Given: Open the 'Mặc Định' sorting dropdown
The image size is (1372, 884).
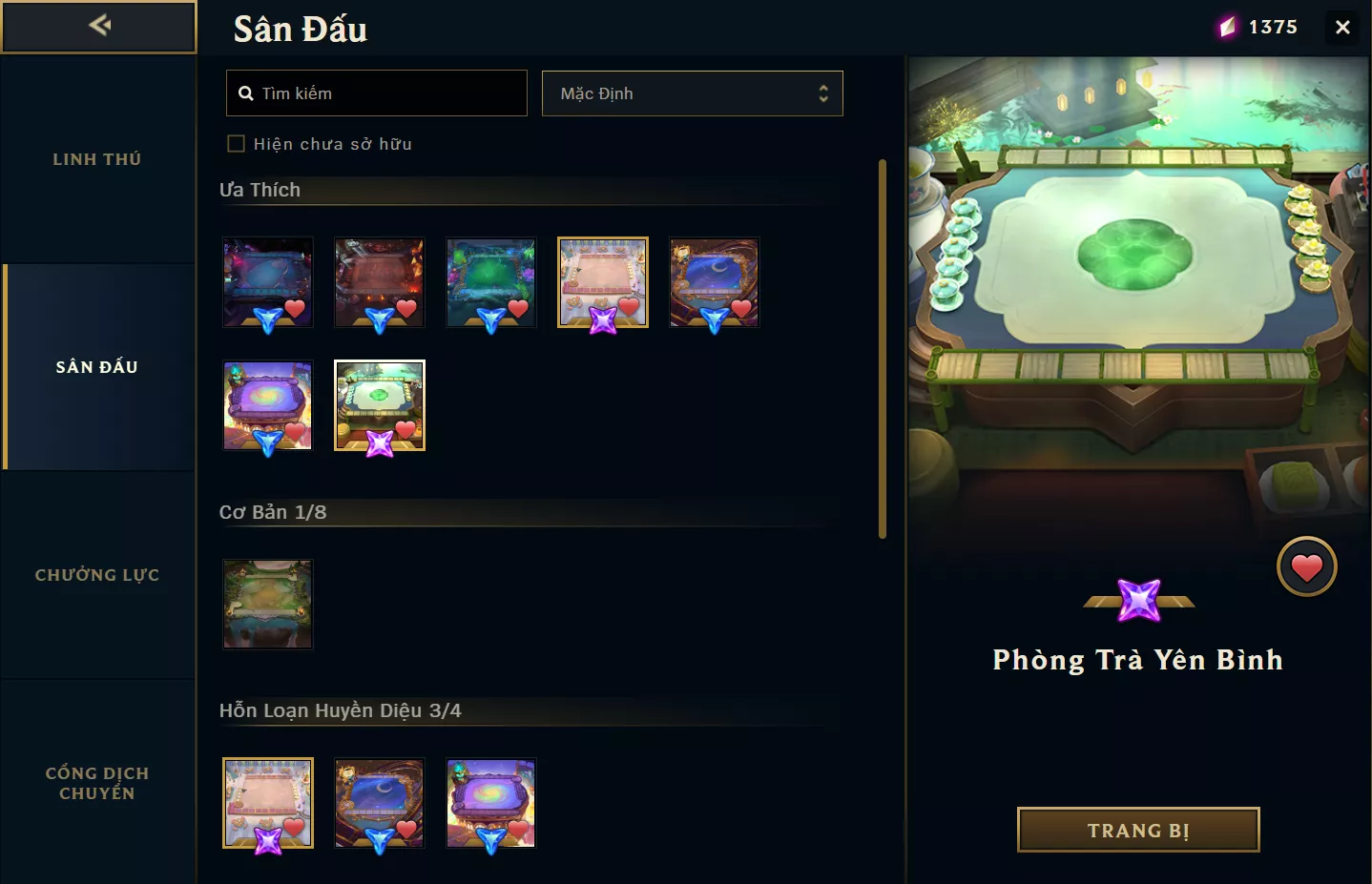Looking at the screenshot, I should [x=692, y=93].
